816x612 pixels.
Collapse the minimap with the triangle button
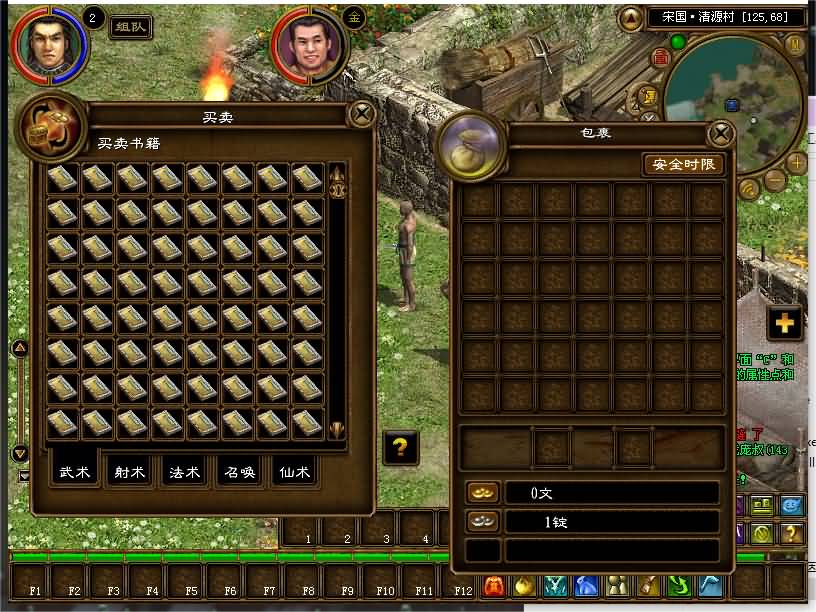pyautogui.click(x=631, y=18)
